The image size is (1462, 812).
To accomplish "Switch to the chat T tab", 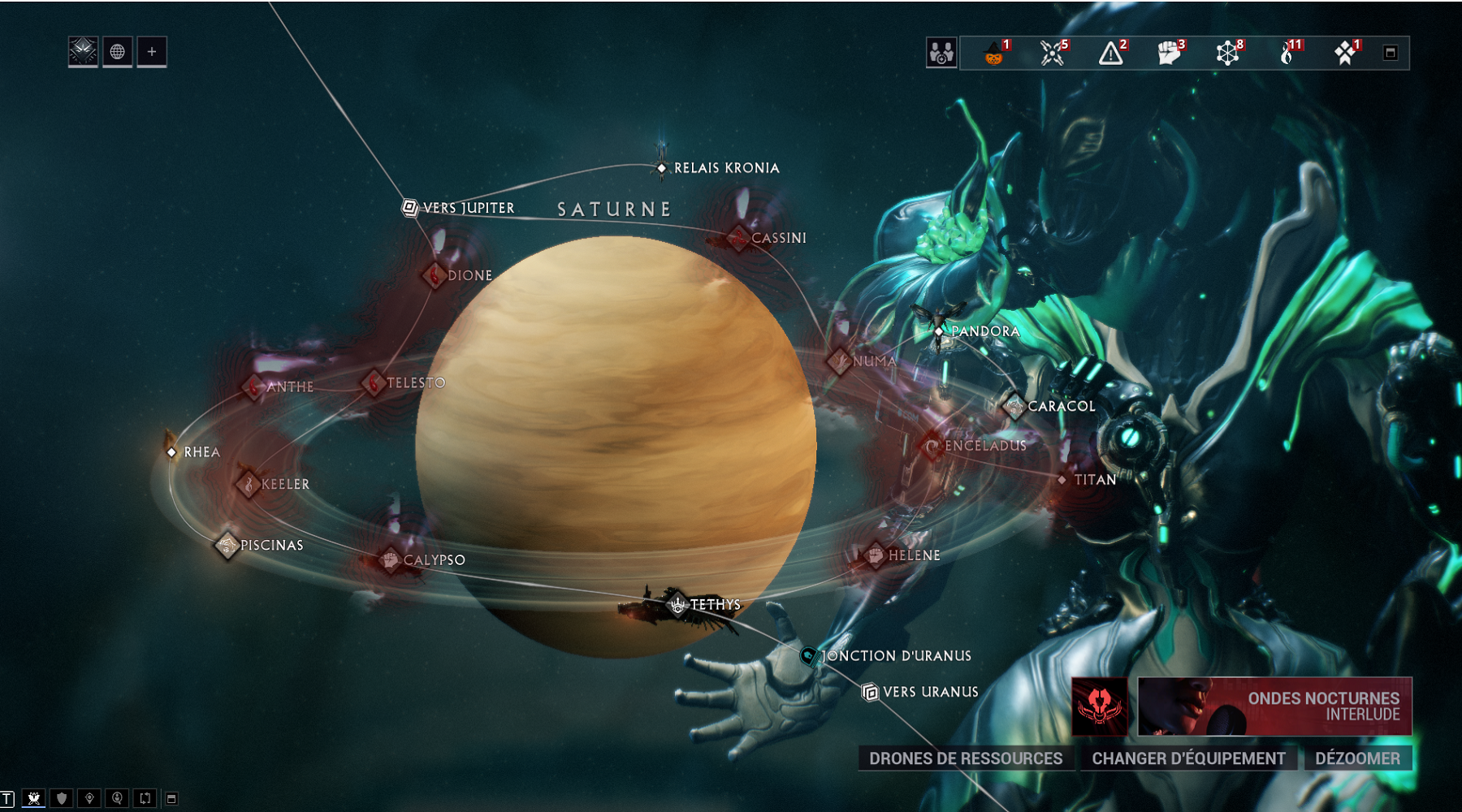I will point(7,797).
